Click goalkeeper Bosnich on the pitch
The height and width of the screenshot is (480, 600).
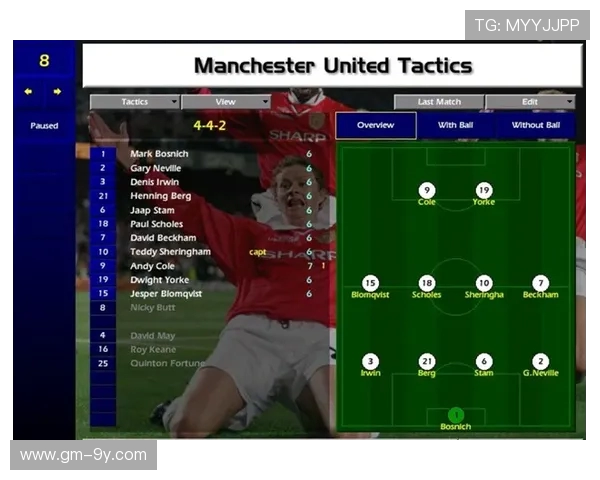[456, 414]
